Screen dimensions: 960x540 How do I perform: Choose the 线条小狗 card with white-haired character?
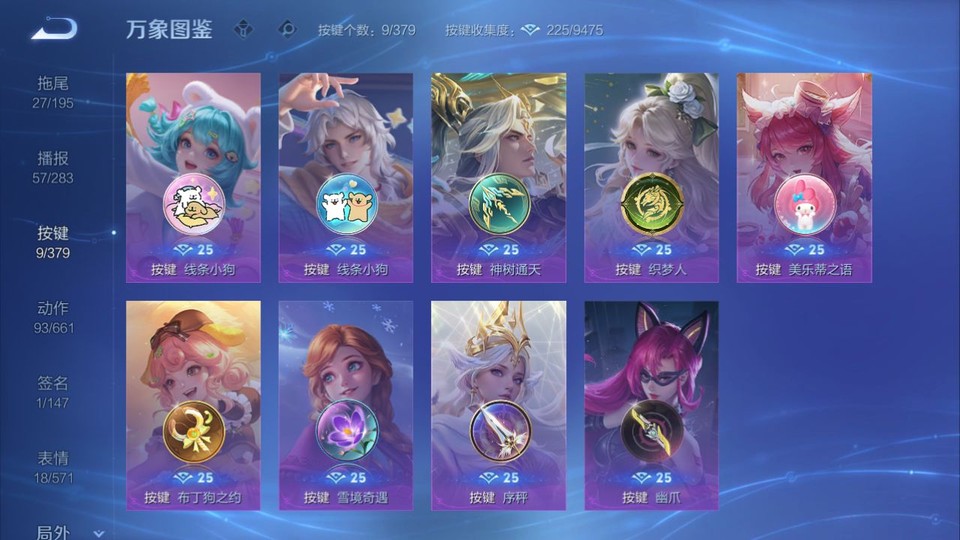(x=346, y=177)
